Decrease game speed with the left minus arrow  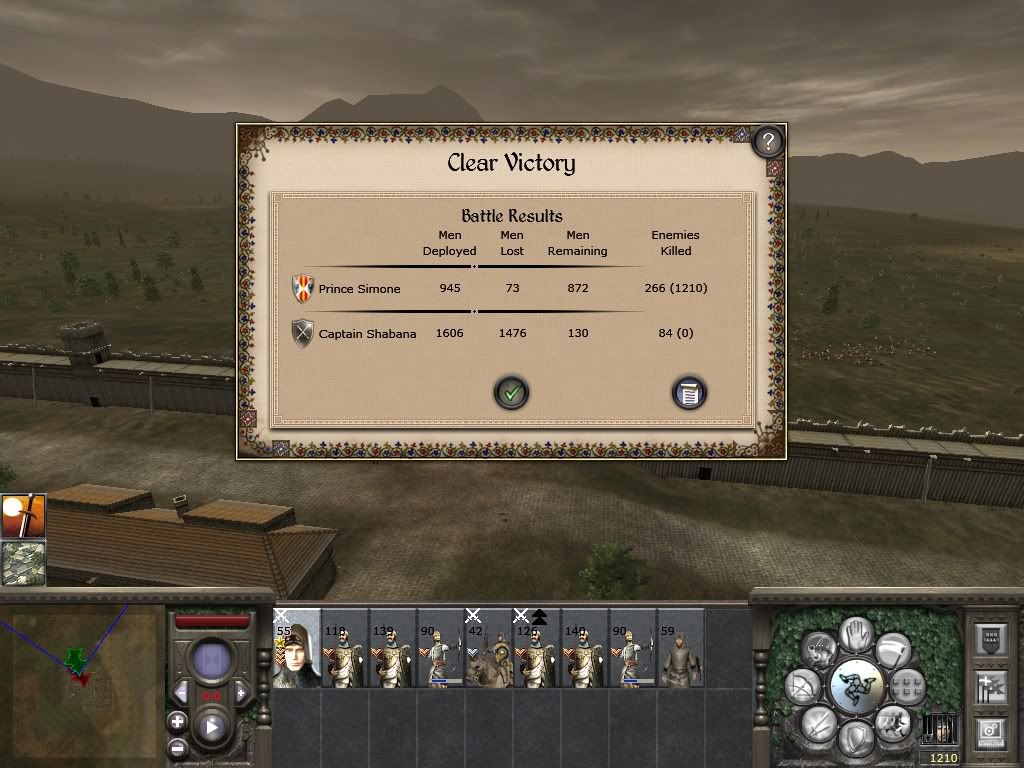click(x=182, y=692)
